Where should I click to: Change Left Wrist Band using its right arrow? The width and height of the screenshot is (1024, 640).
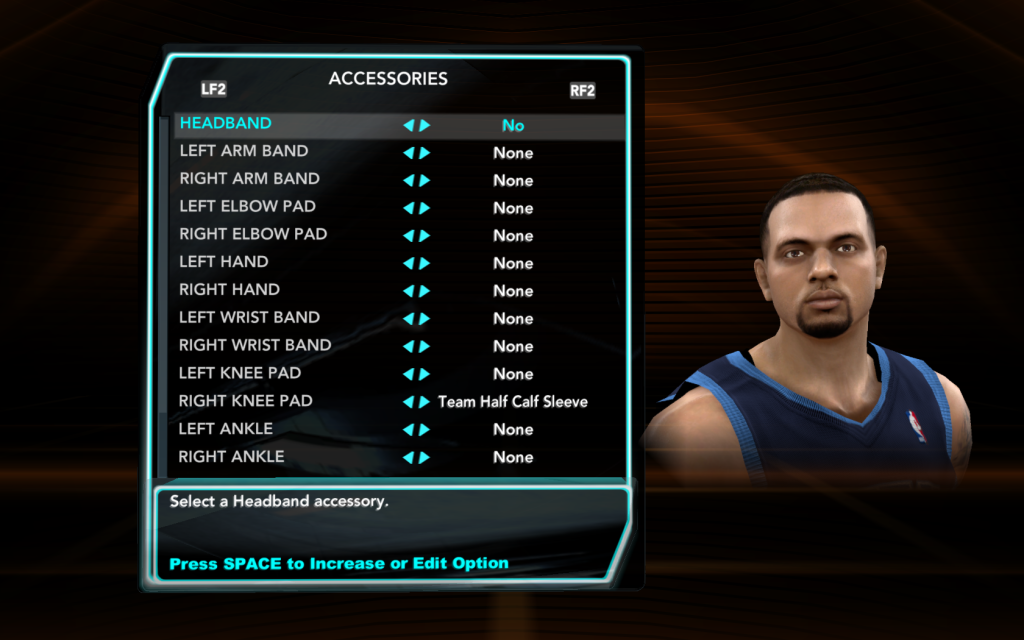(425, 319)
